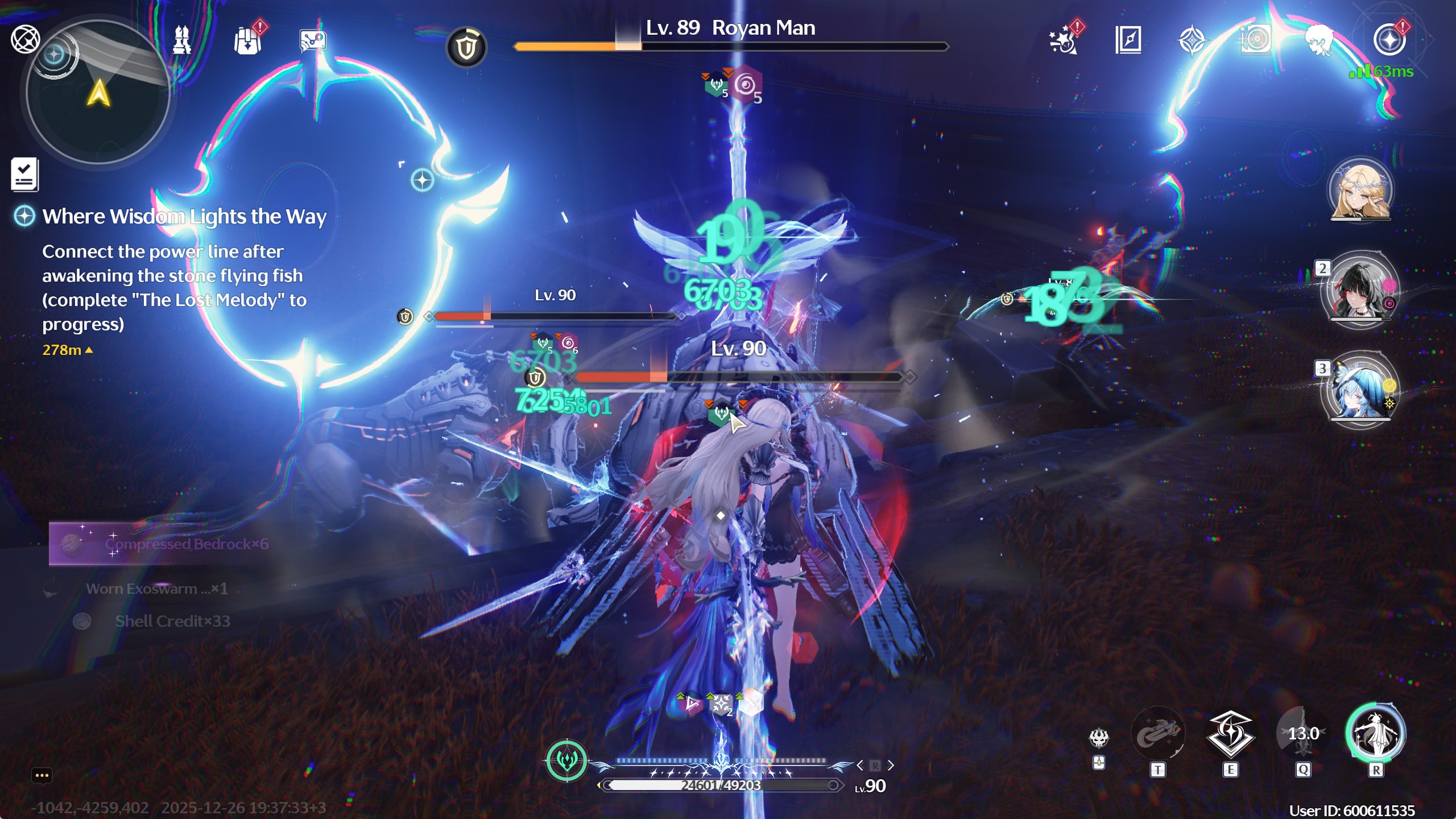This screenshot has height=819, width=1456.
Task: Open the quest log checklist icon
Action: [x=24, y=174]
